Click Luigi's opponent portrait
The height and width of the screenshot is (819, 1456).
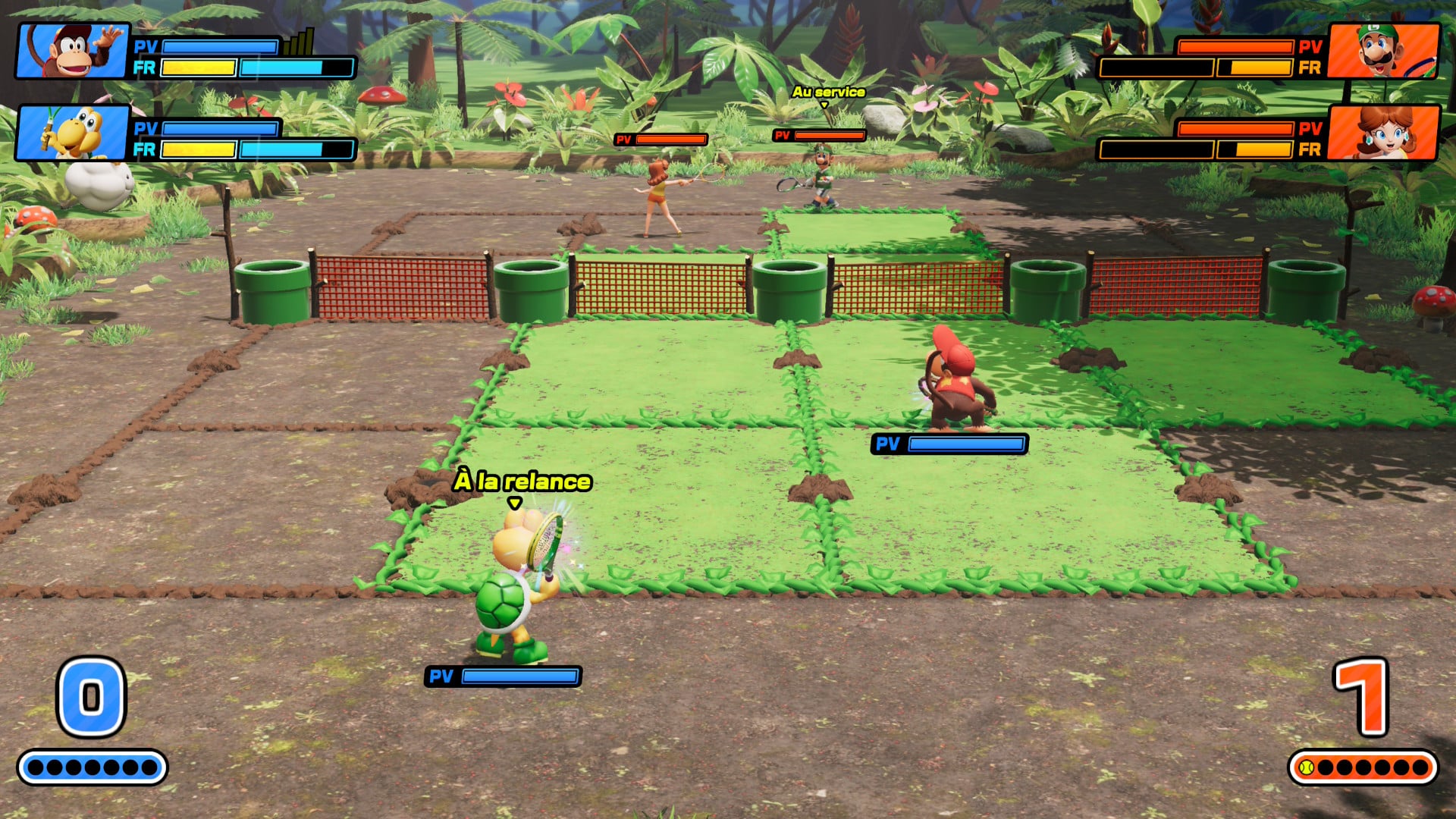point(1383,52)
